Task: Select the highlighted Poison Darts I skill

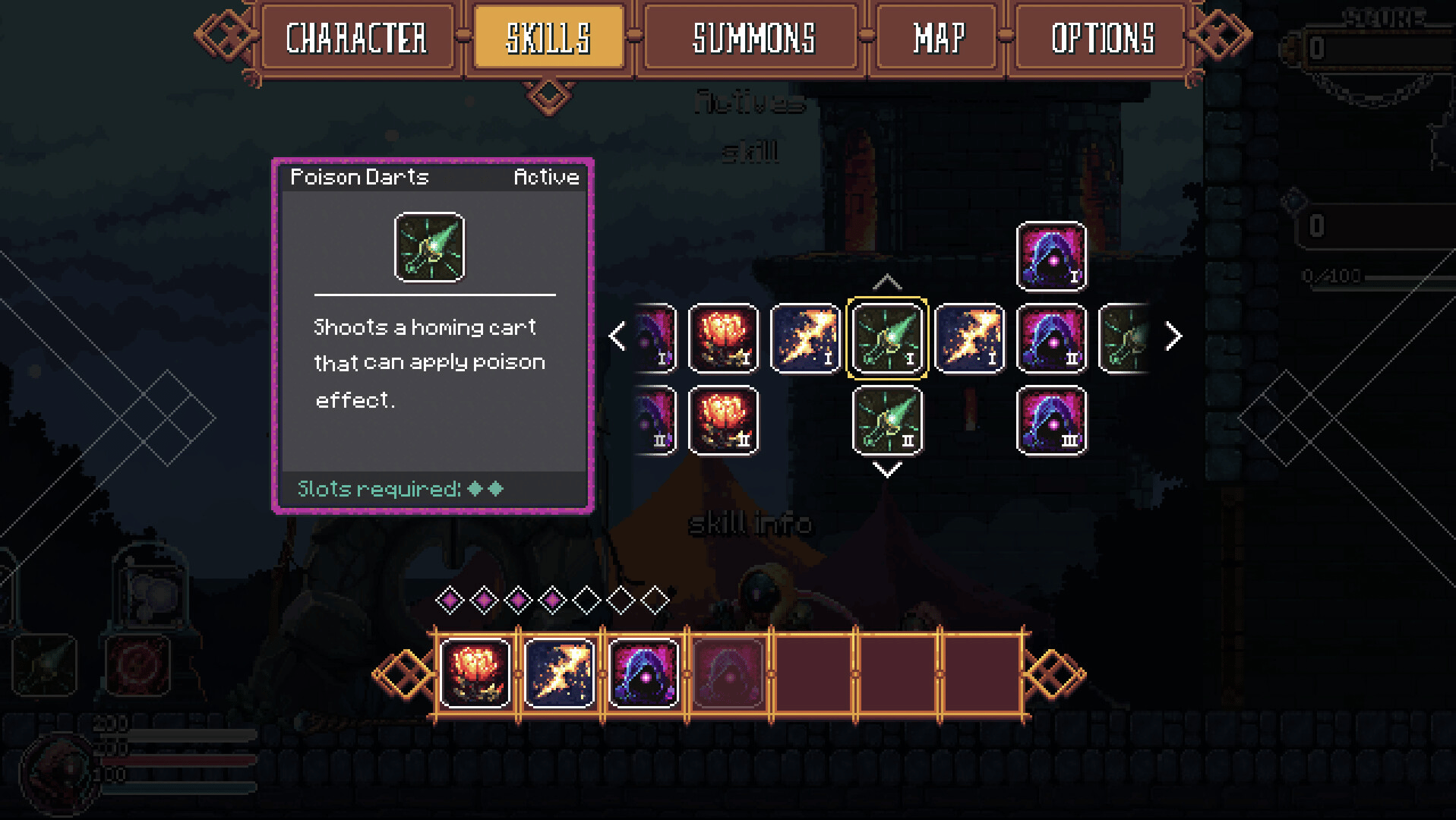Action: click(887, 338)
